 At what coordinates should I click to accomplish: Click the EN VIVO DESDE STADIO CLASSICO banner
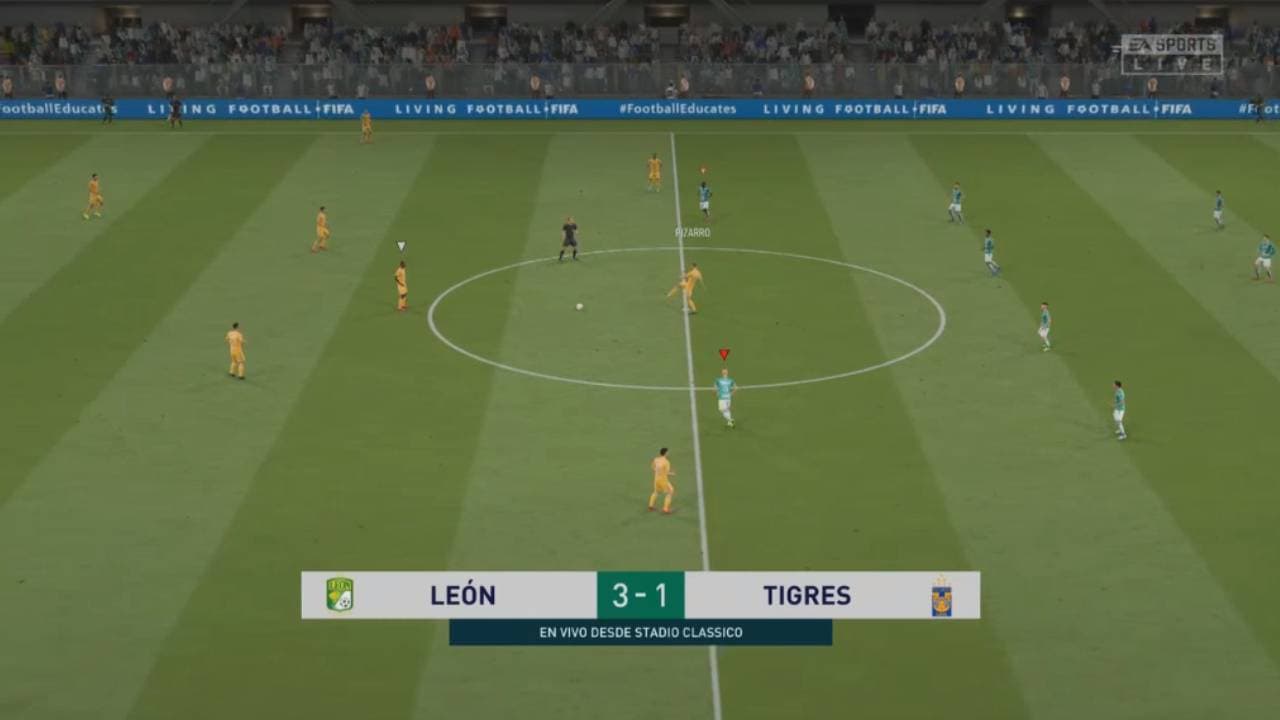642,632
